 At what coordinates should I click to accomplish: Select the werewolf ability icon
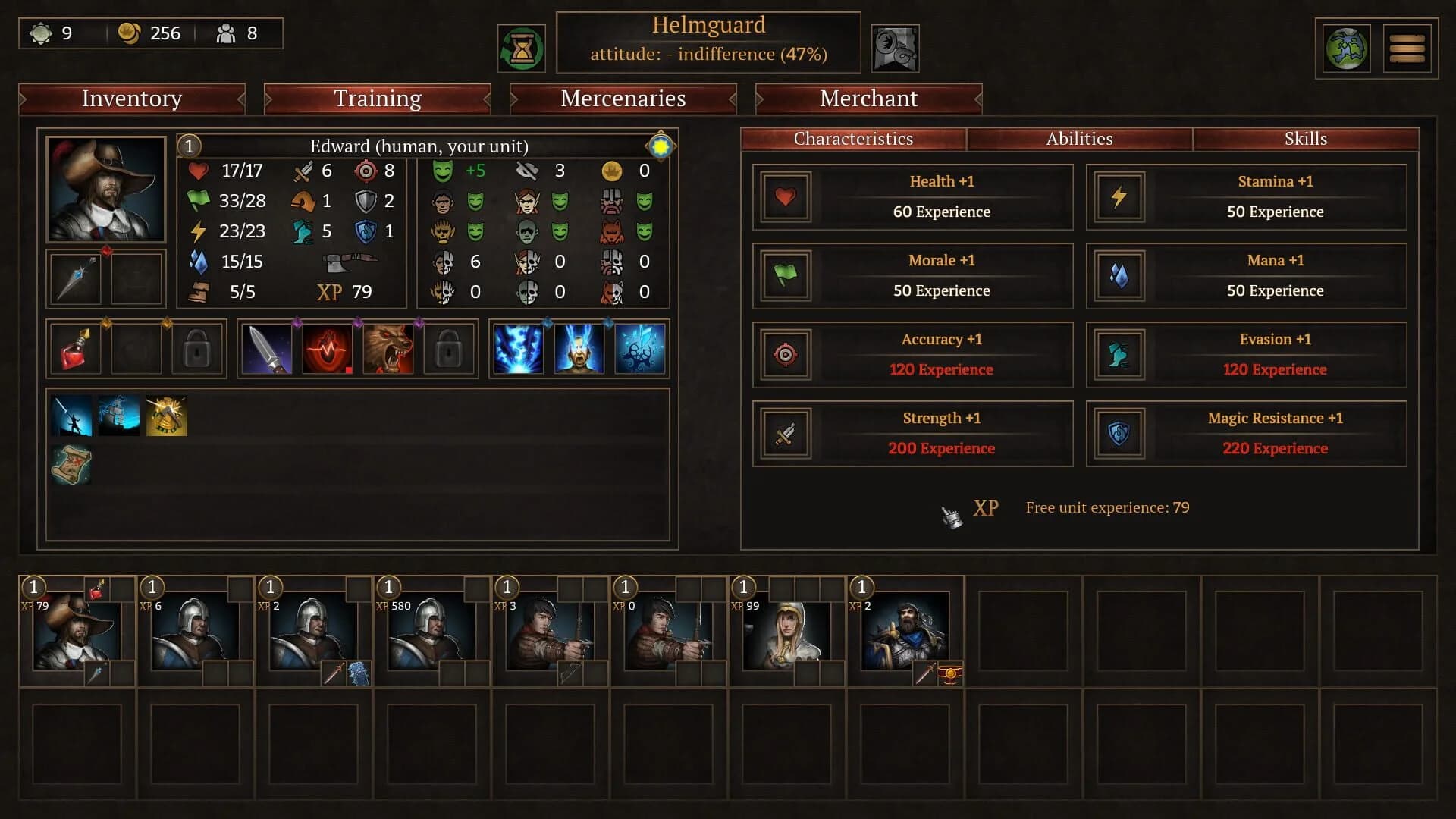(388, 349)
